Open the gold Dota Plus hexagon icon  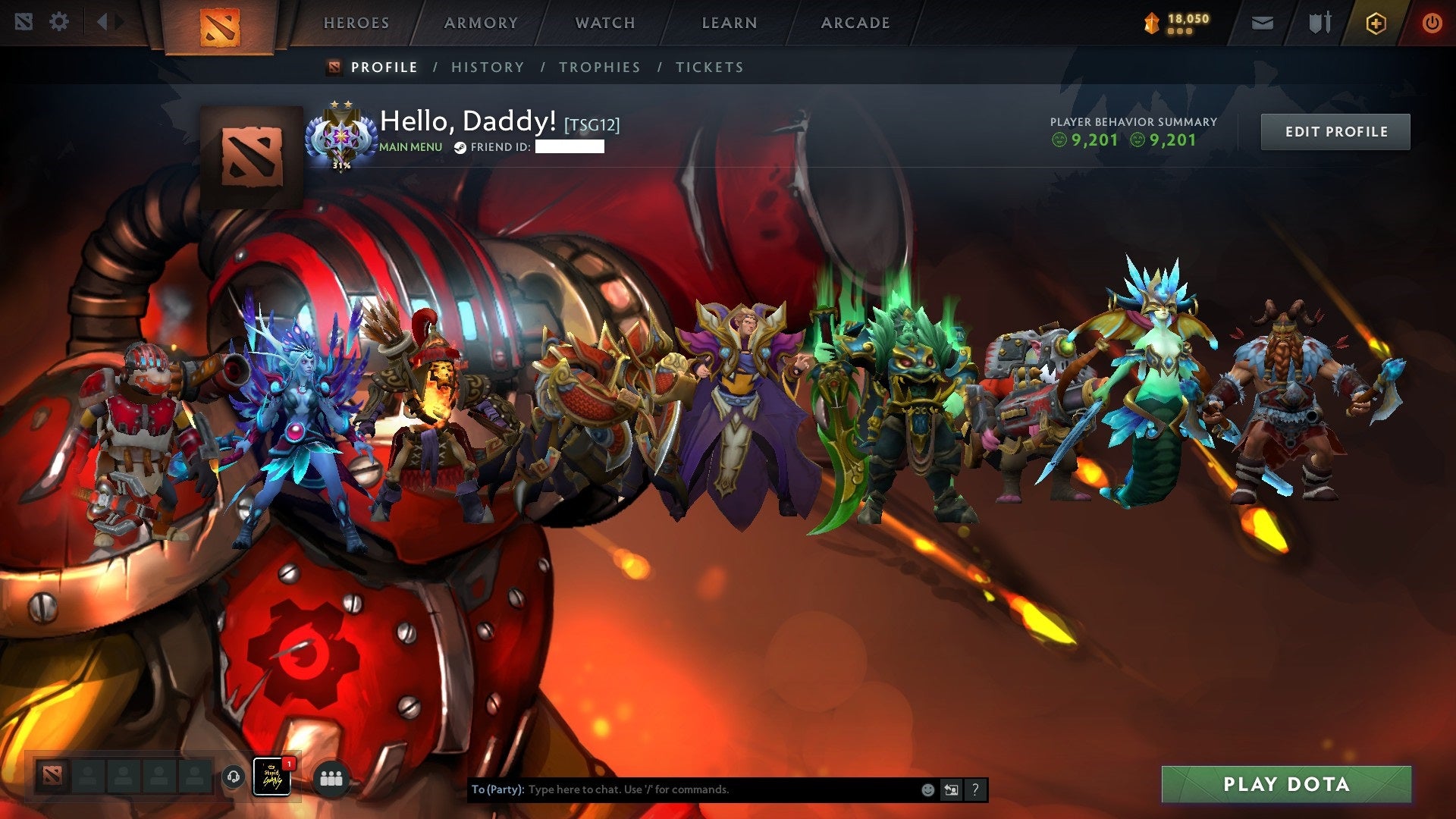click(x=1378, y=23)
